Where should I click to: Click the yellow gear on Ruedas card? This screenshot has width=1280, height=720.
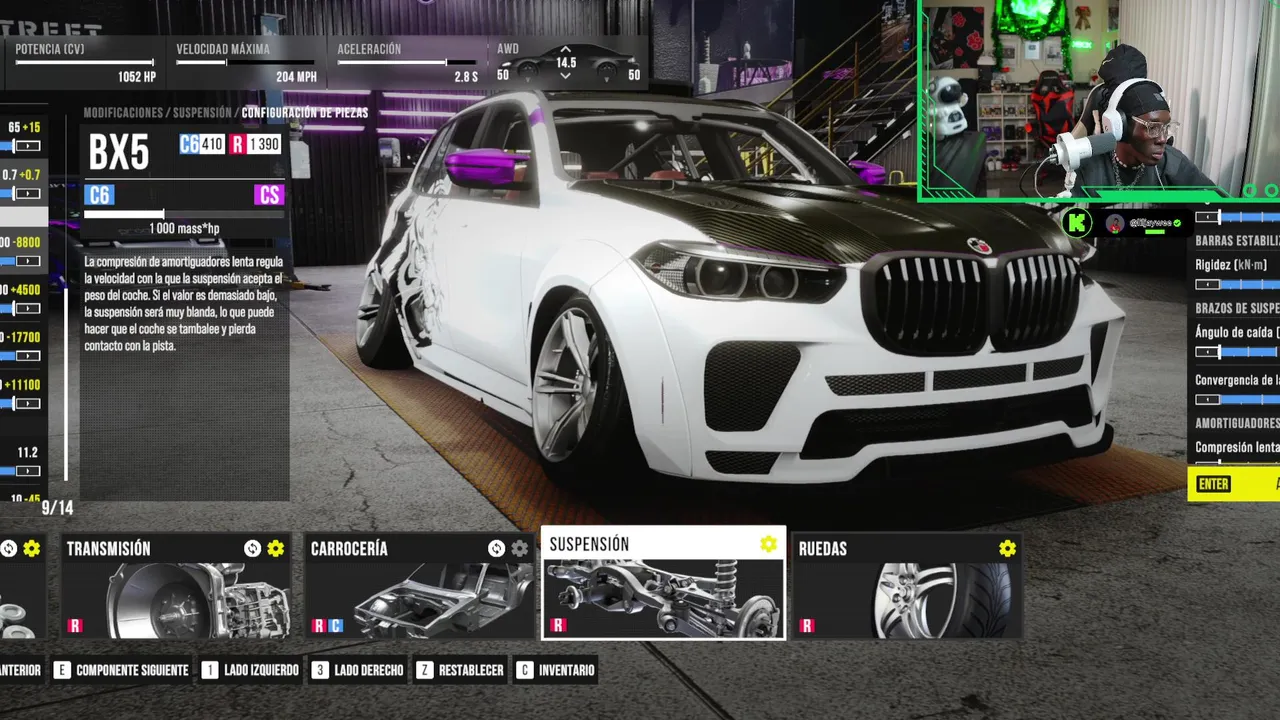point(1007,548)
